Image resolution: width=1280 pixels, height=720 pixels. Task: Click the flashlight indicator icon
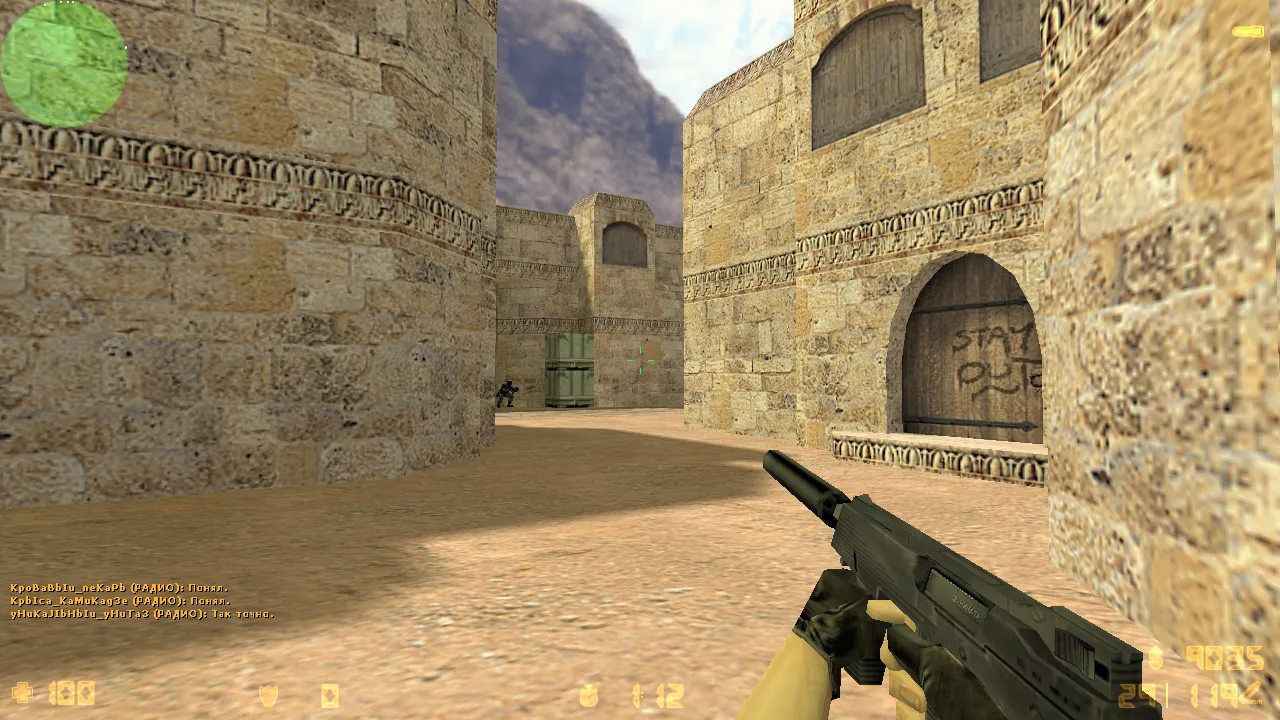coord(1247,32)
